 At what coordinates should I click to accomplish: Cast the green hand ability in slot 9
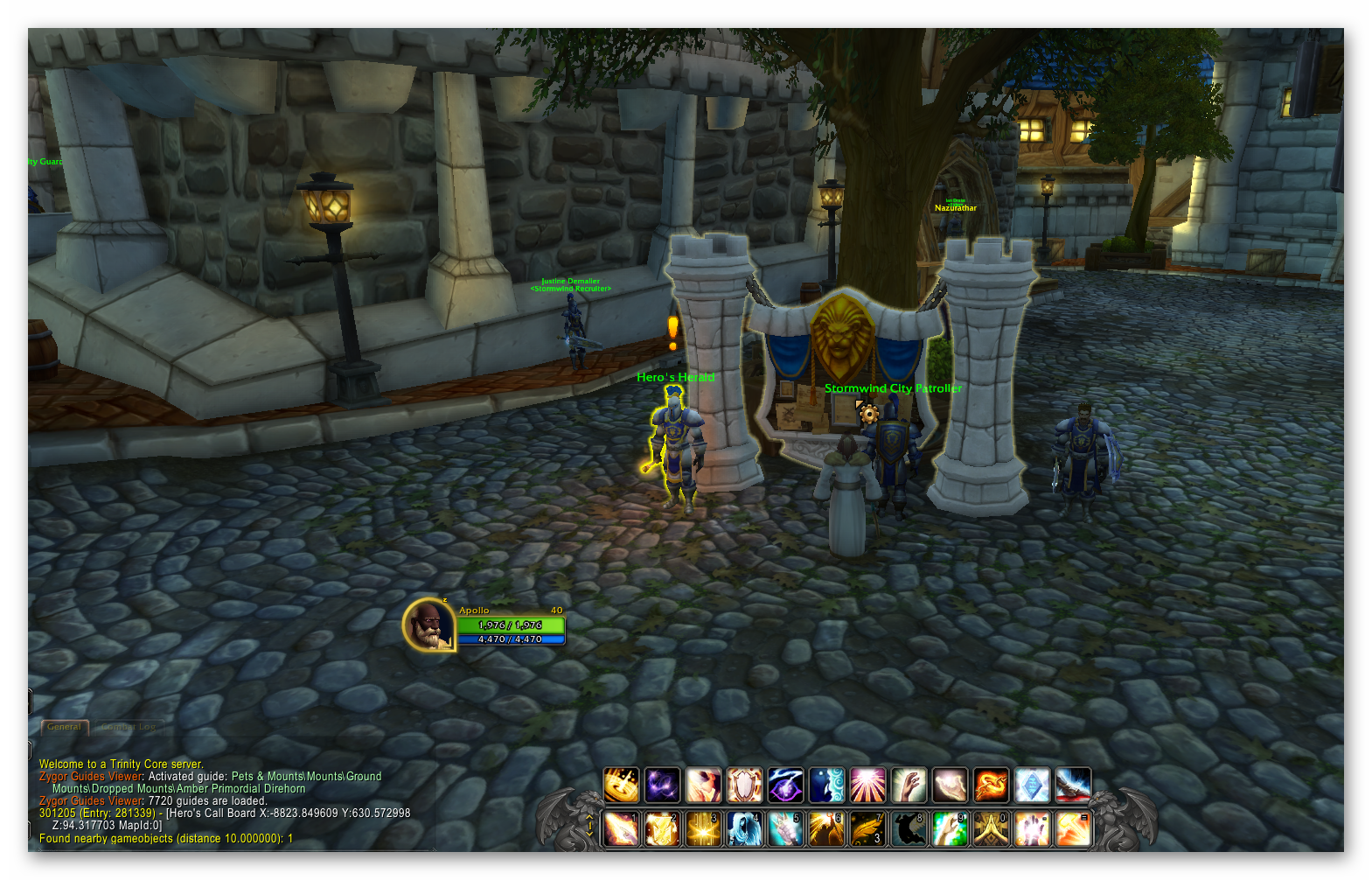(951, 827)
